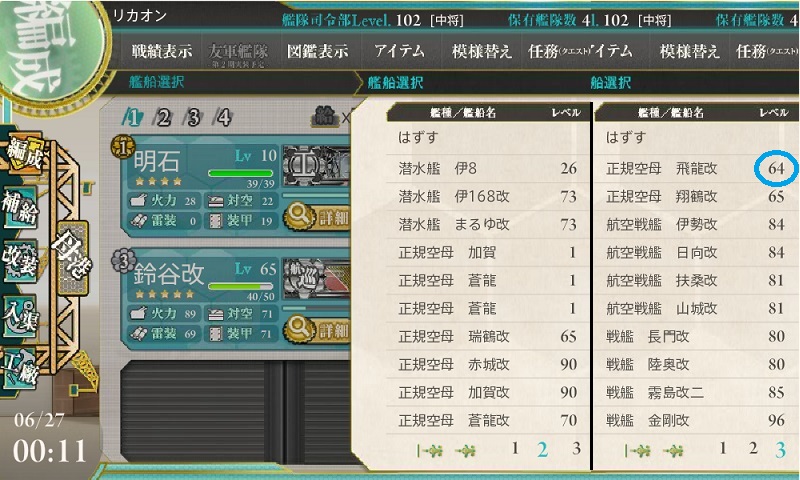This screenshot has width=800, height=480.
Task: Choose aviation battleship 伊勢改
Action: 695,223
